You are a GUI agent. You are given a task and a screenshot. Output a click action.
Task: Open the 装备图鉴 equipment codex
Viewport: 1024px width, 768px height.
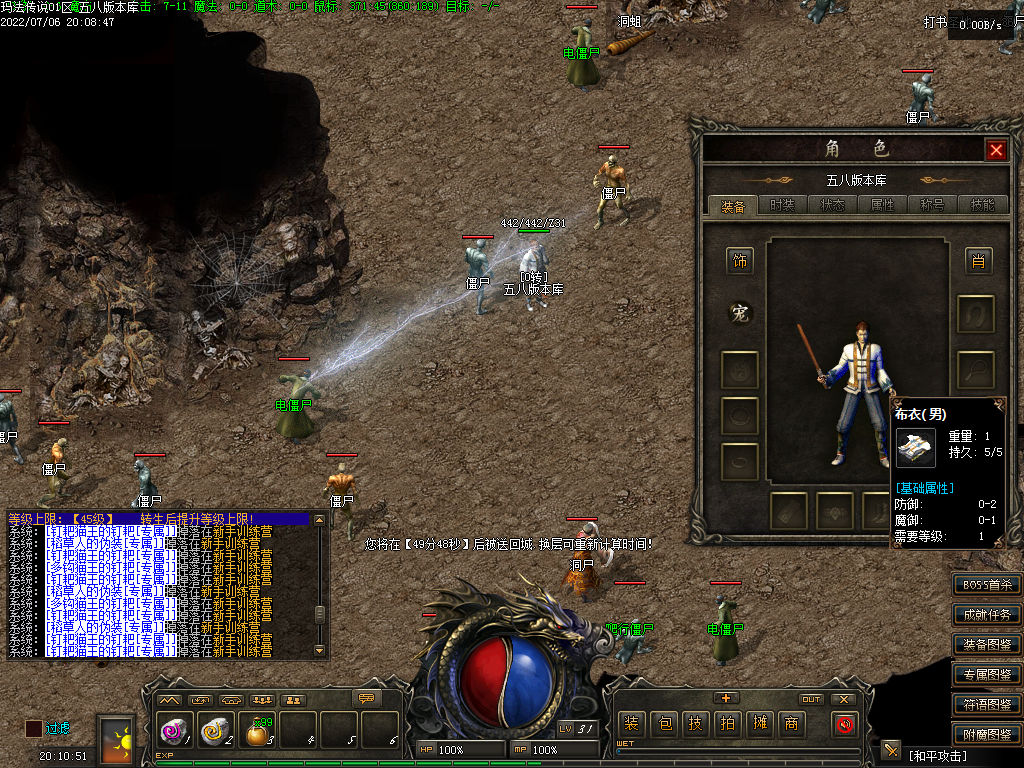pos(986,645)
